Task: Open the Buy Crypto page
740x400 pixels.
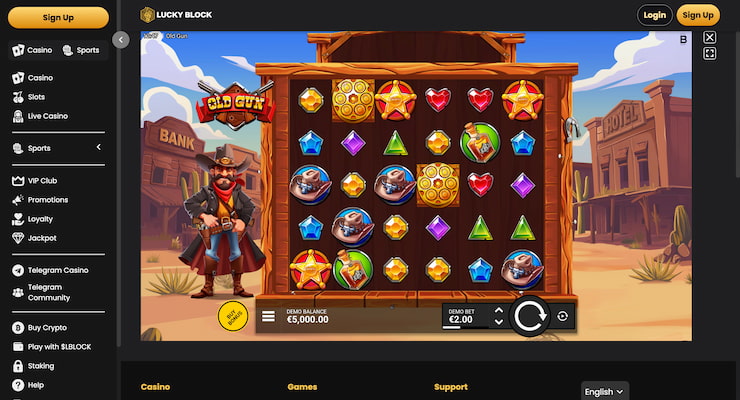Action: point(49,328)
